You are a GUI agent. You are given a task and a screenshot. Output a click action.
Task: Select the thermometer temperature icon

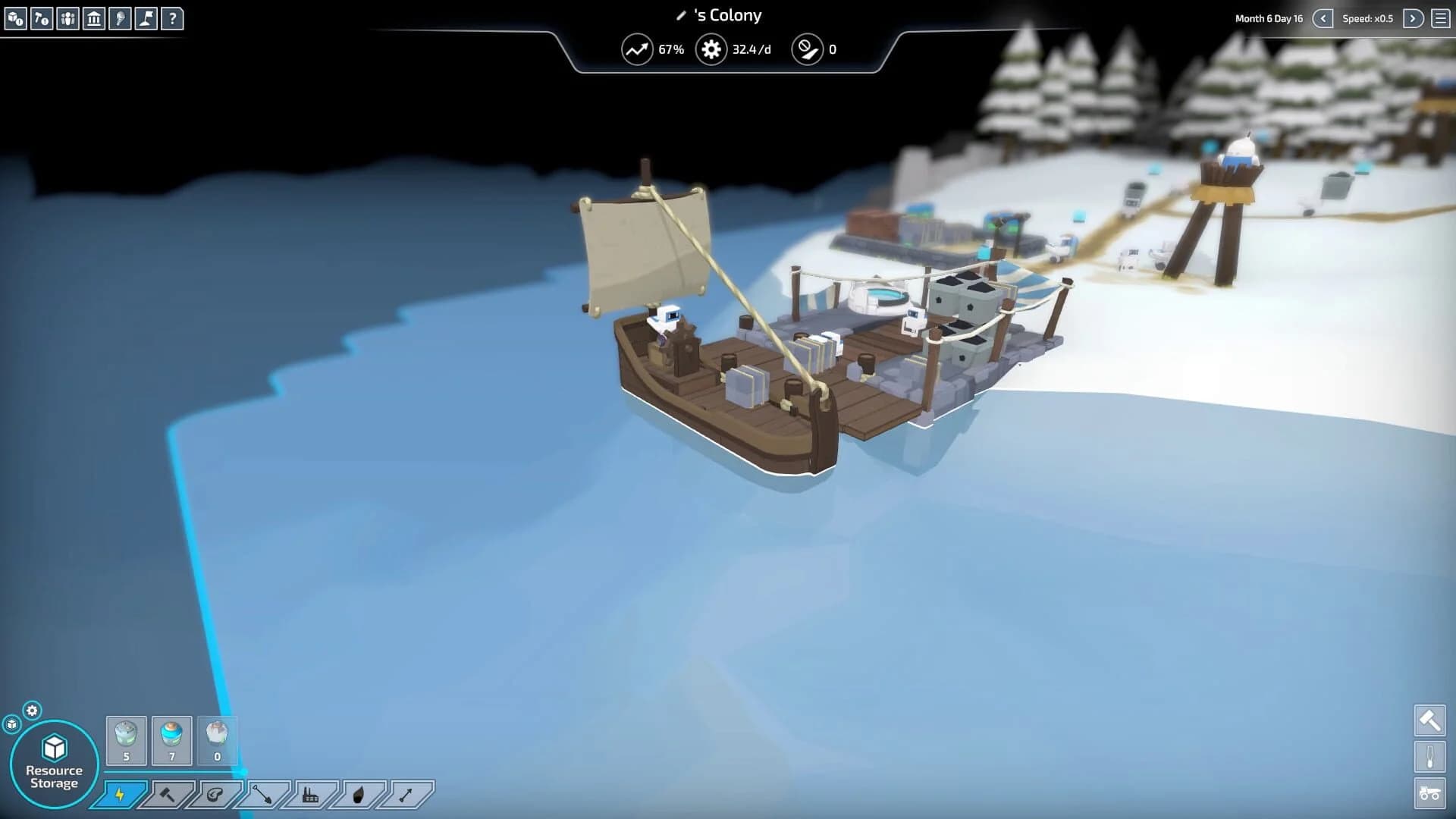pos(1430,757)
